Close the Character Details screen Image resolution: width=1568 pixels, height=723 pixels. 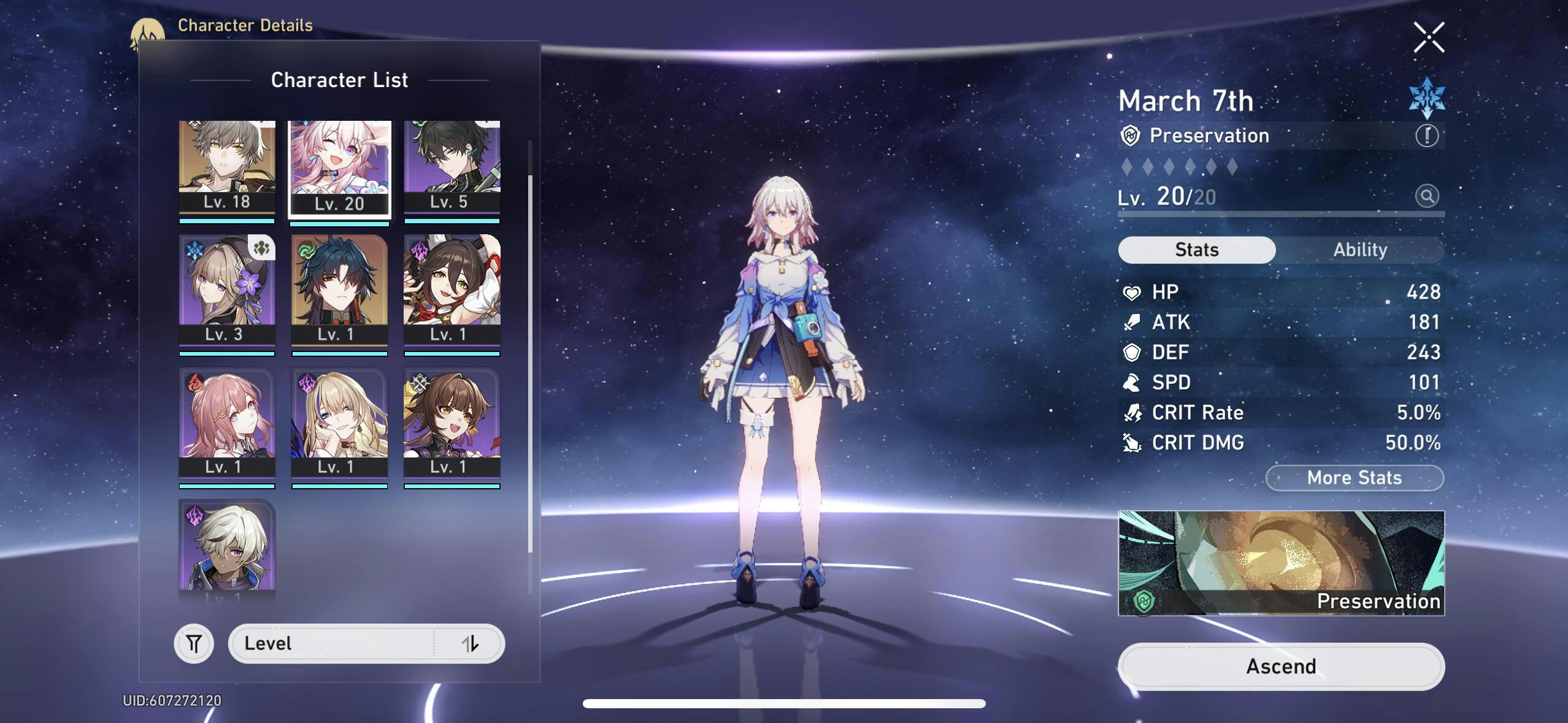pos(1428,37)
